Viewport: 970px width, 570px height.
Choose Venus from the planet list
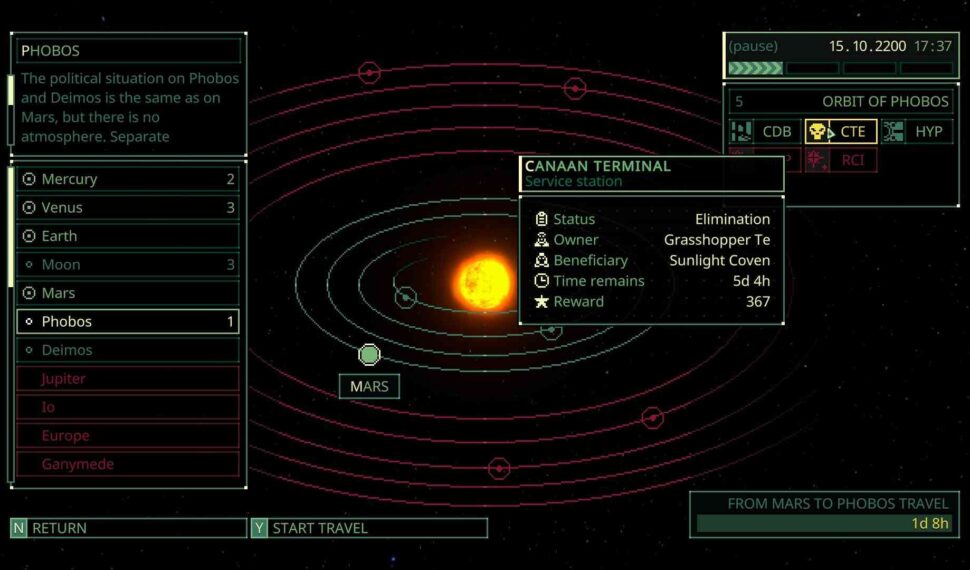pos(128,208)
